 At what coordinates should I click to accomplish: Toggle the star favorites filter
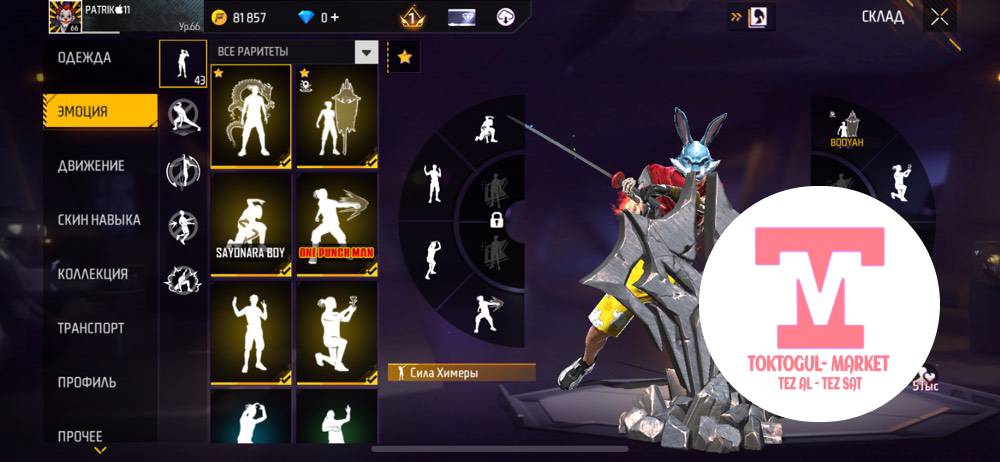click(x=404, y=58)
